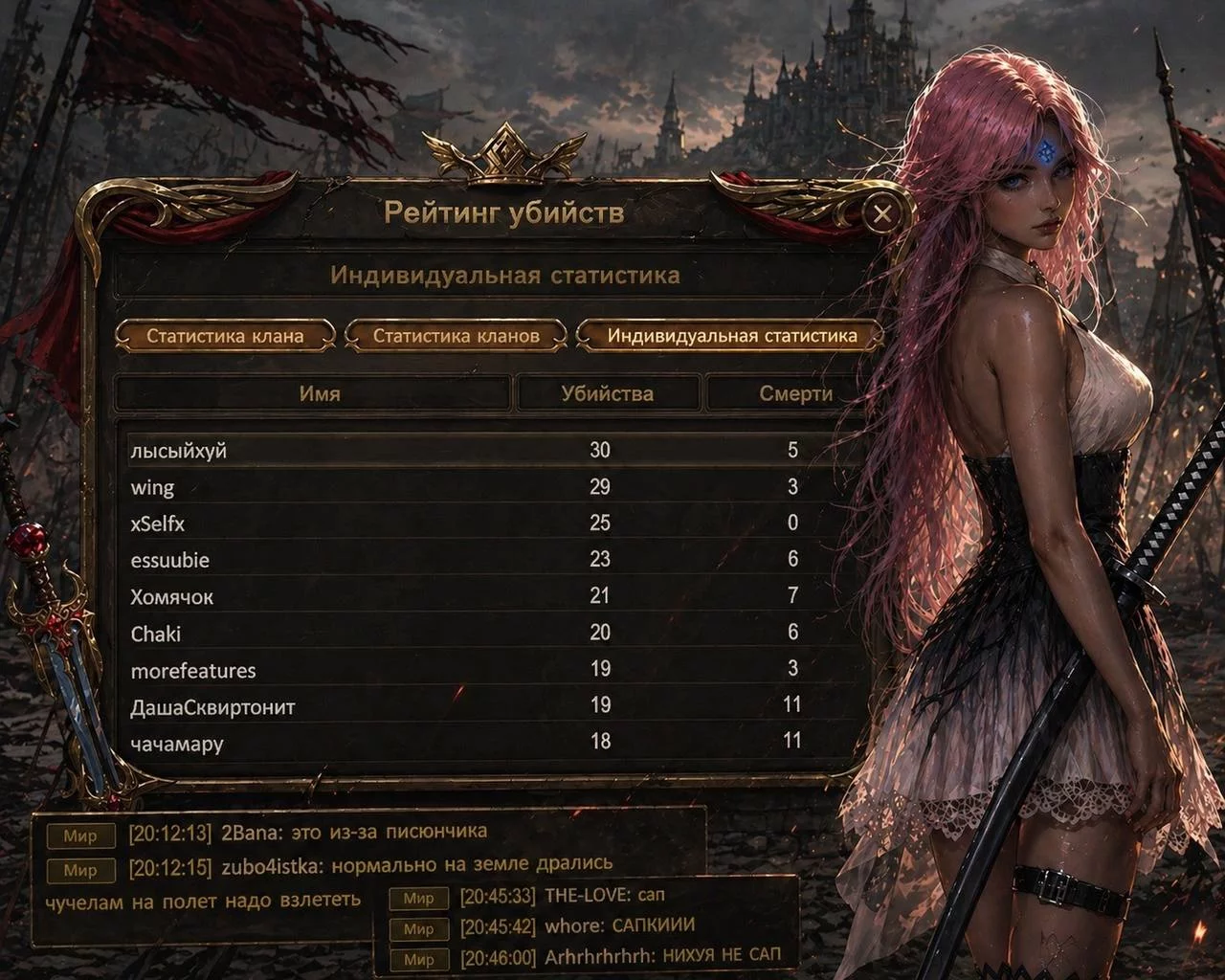Click the Мир tag on zubo4istka's message
The image size is (1225, 980).
[x=80, y=870]
